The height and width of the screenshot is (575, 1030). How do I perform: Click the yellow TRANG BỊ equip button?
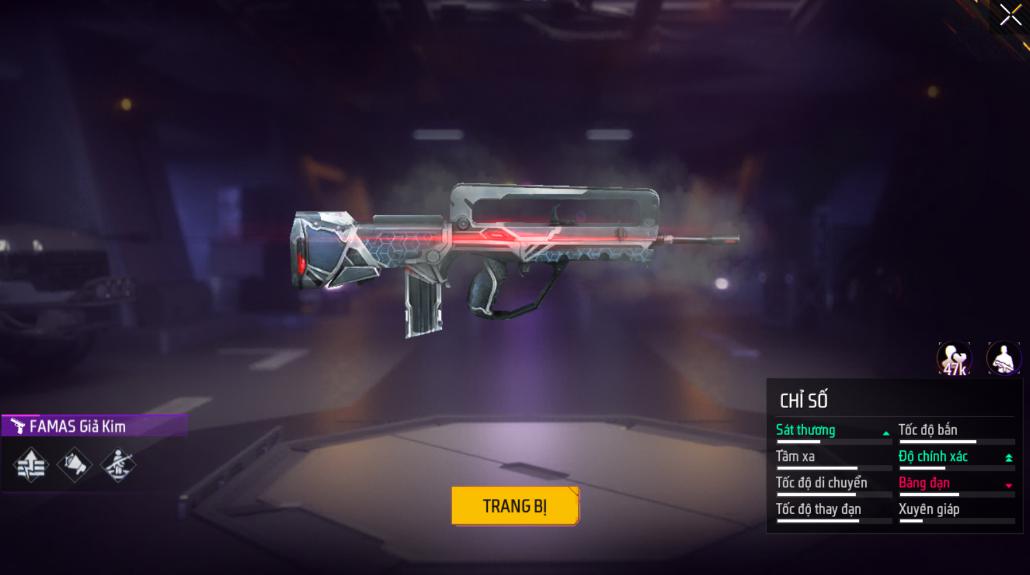point(515,505)
